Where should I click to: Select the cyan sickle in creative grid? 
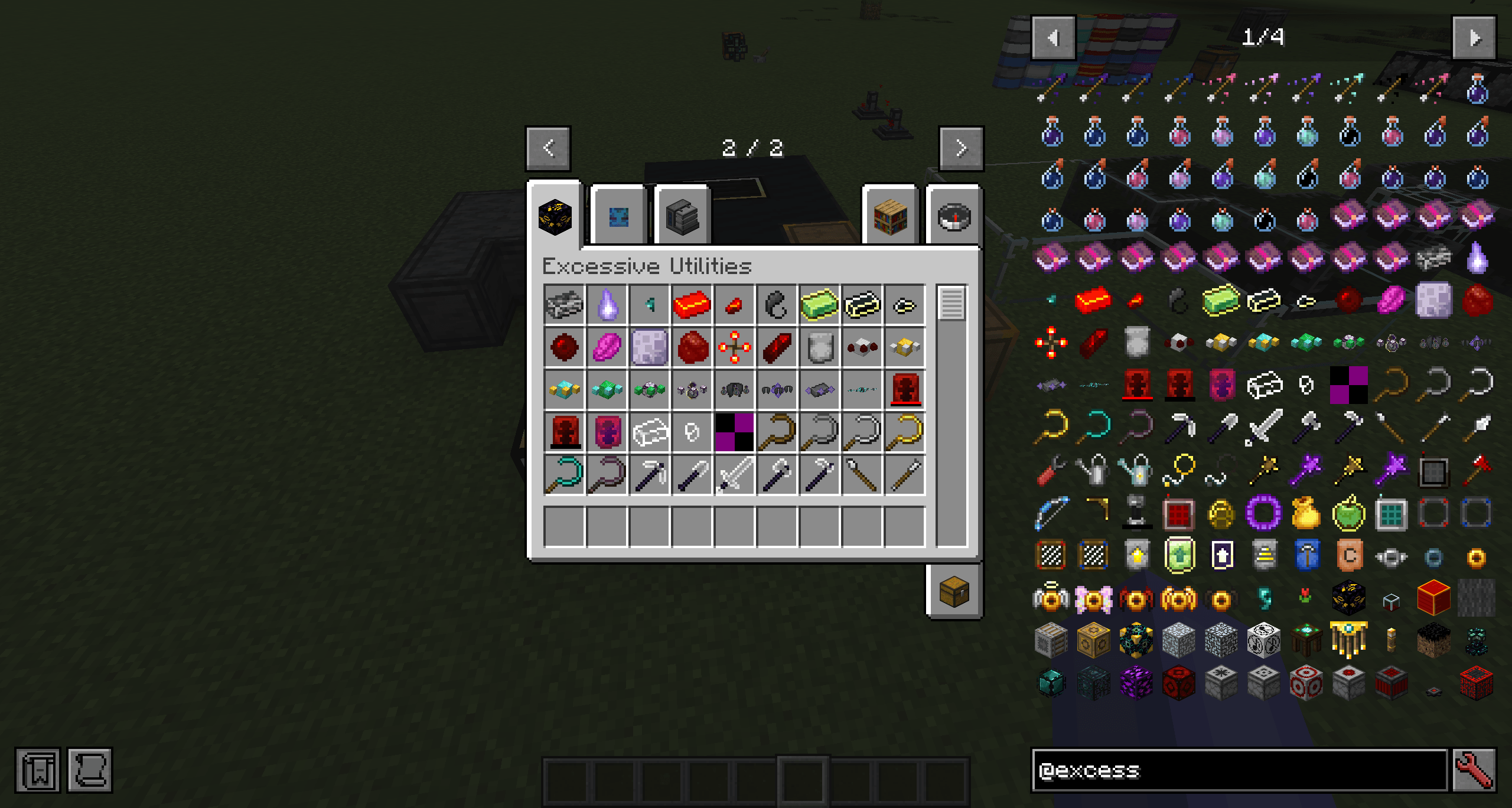coord(564,475)
